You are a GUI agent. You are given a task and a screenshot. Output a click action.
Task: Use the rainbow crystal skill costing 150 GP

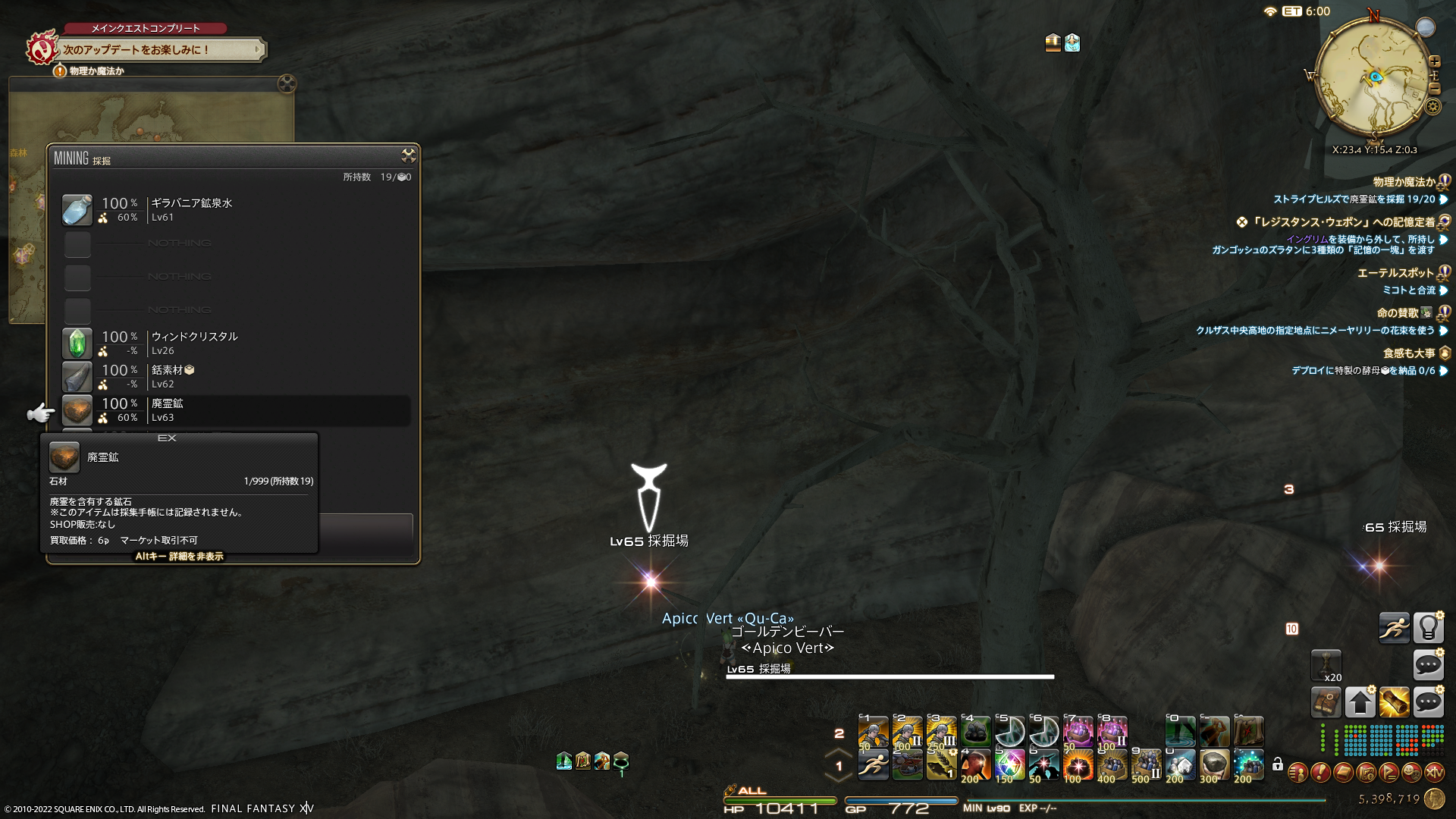[1009, 764]
